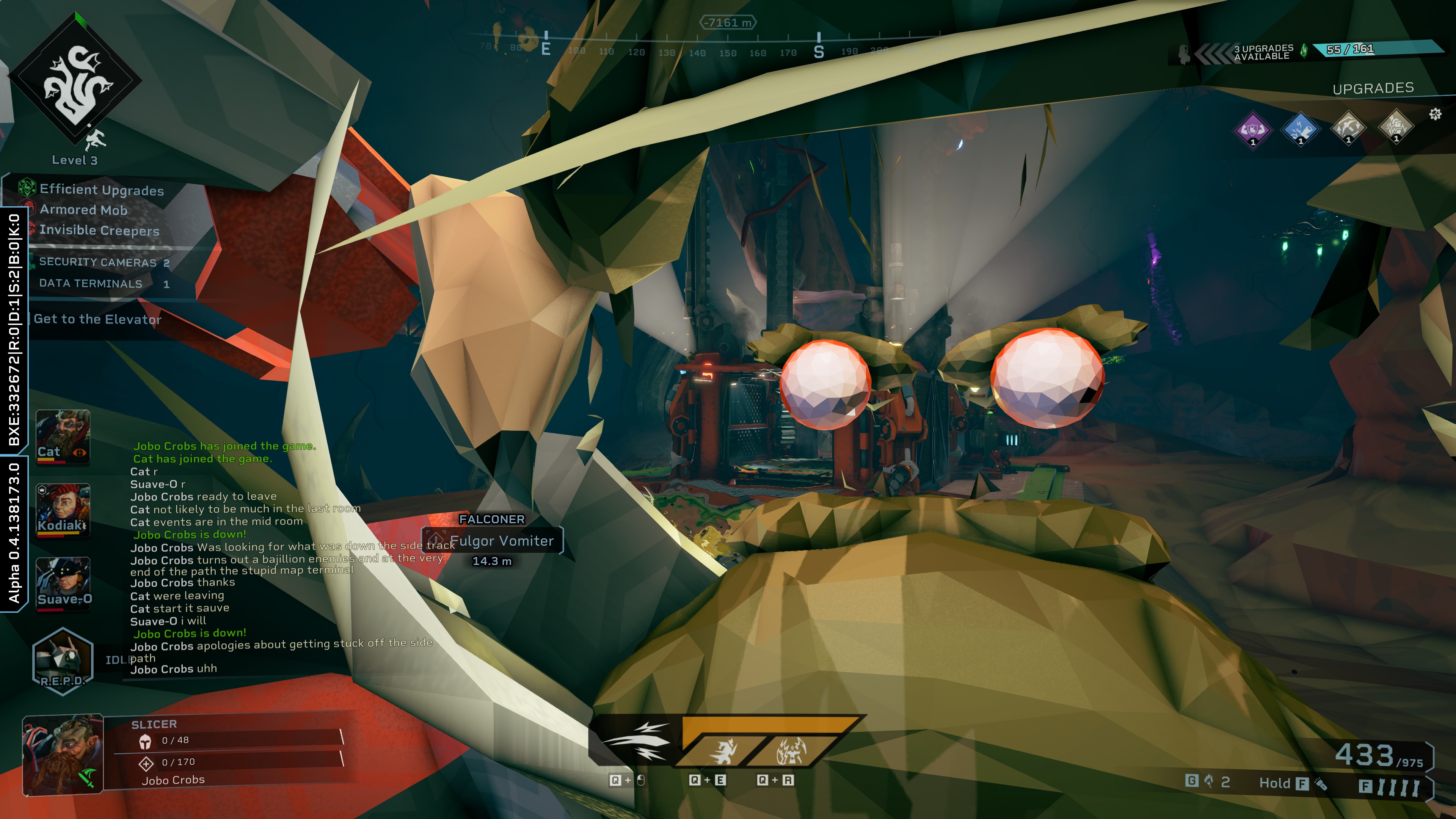Select the blue lightning fist upgrade icon
Screen dimensions: 1456x819
tap(1300, 129)
